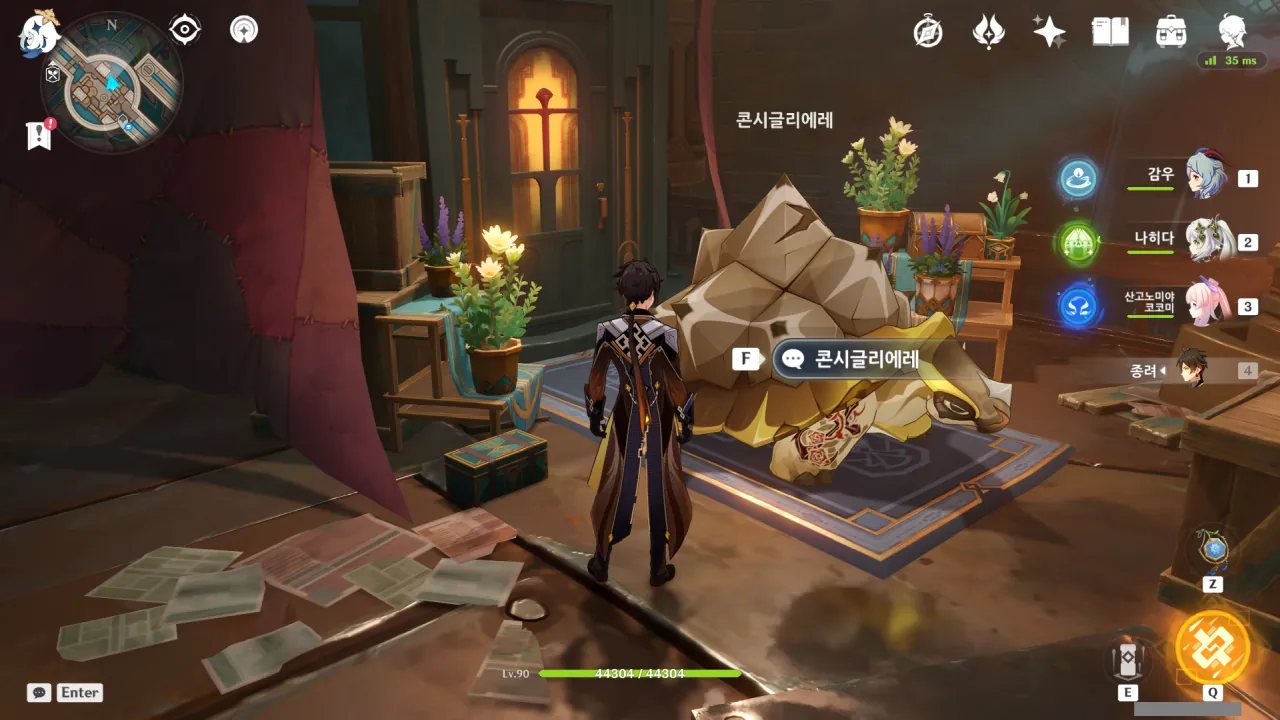
Task: Use the blue gadget icon
Action: [1213, 549]
